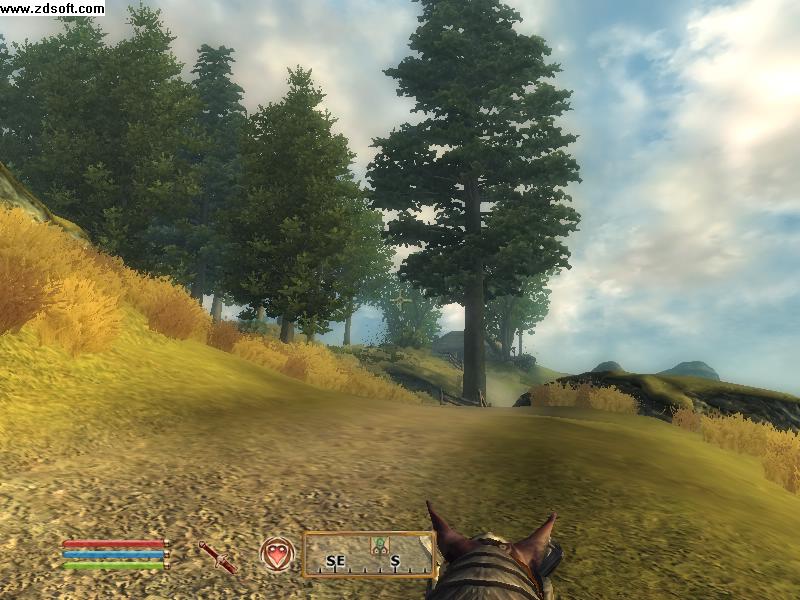The image size is (800, 600).
Task: Click the compass heading bar
Action: [x=368, y=555]
